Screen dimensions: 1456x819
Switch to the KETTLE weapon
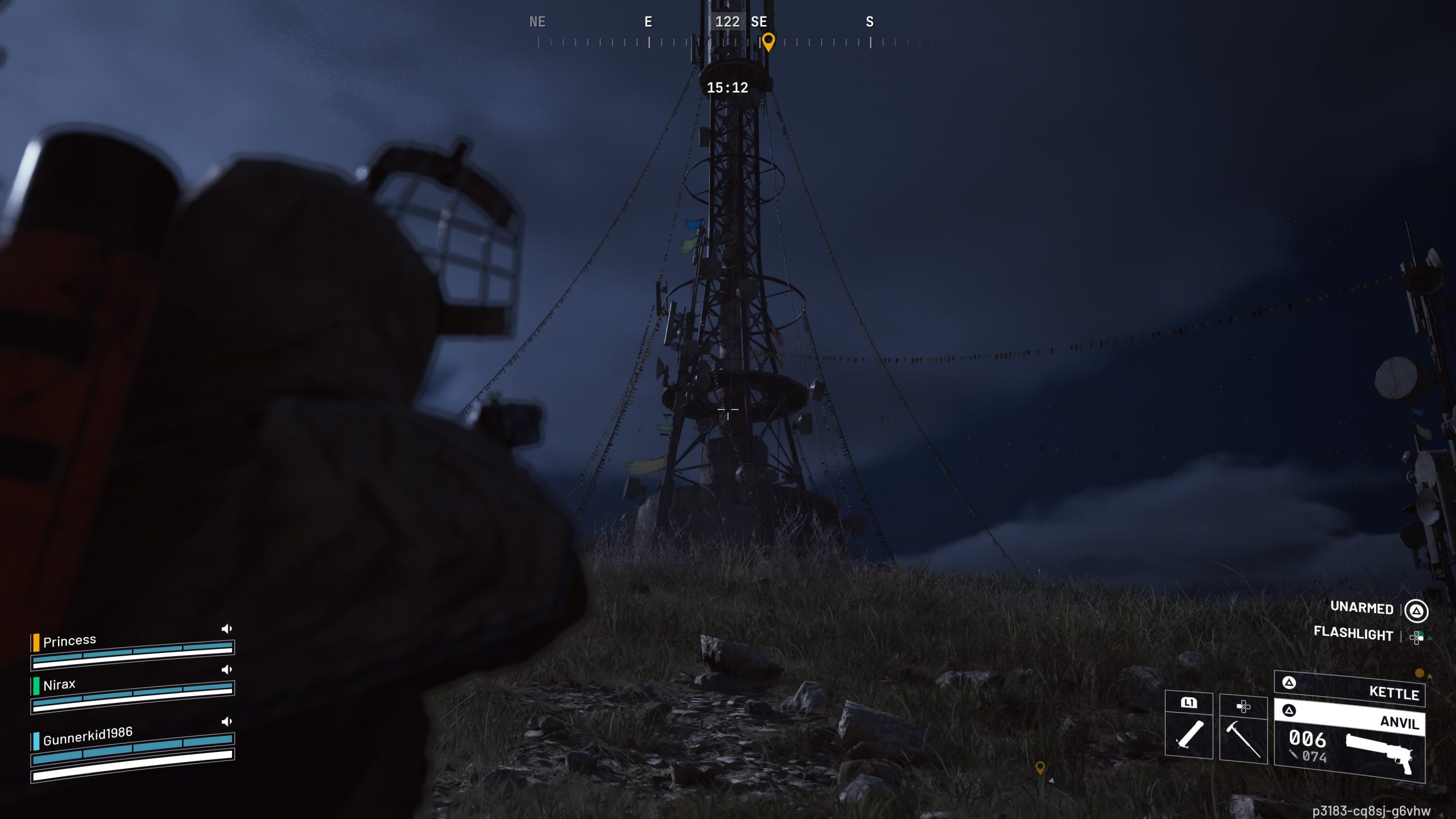pyautogui.click(x=1349, y=689)
